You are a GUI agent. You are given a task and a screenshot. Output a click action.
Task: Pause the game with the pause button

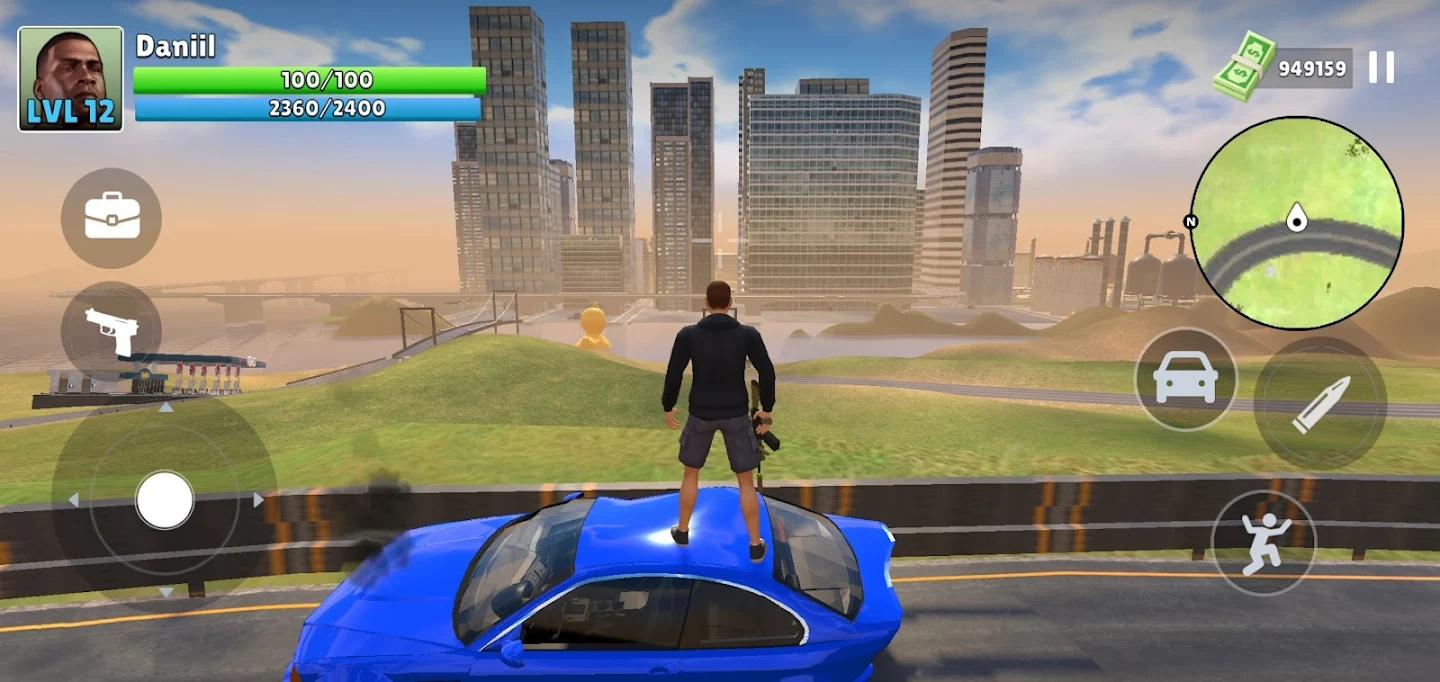(1381, 67)
